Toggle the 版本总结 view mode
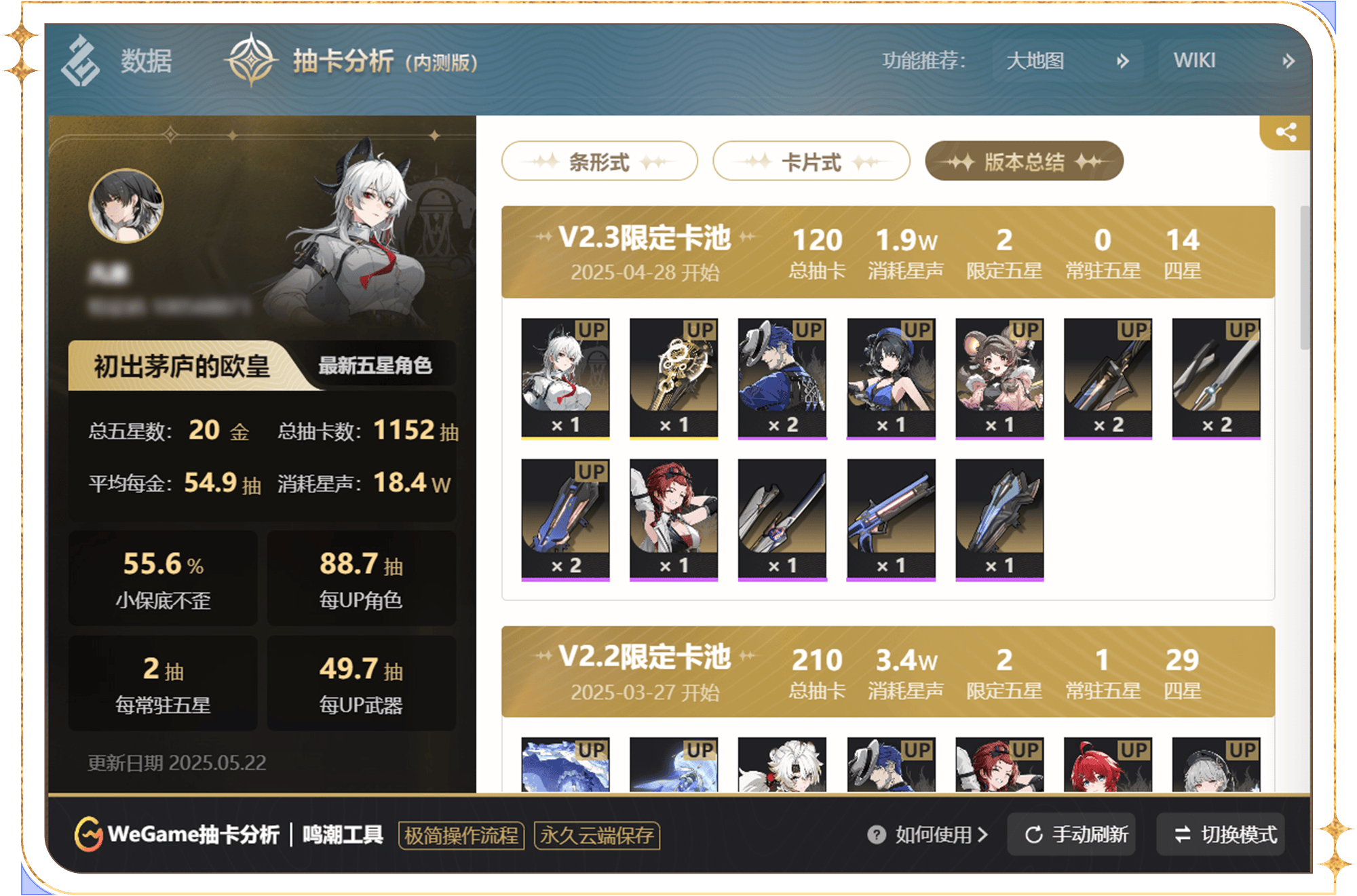This screenshot has height=896, width=1357. click(x=1023, y=161)
